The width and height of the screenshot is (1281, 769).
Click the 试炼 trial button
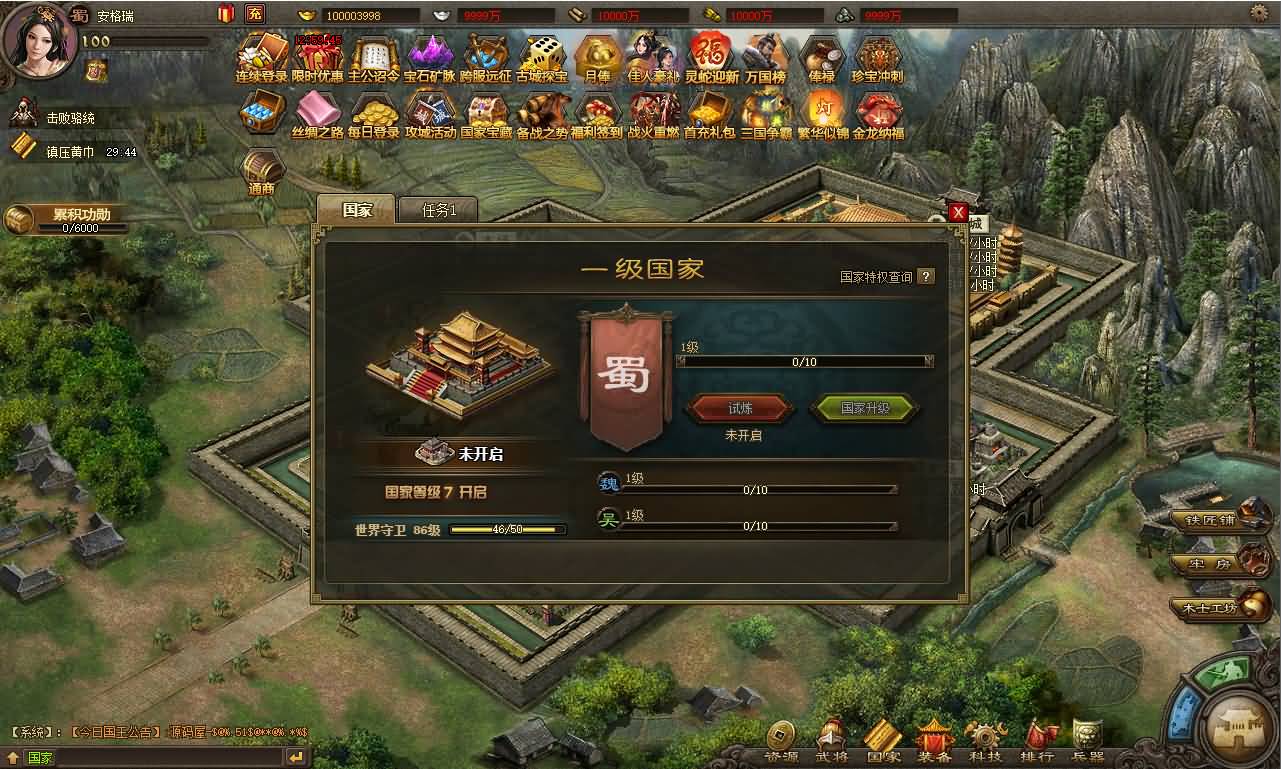tap(741, 408)
